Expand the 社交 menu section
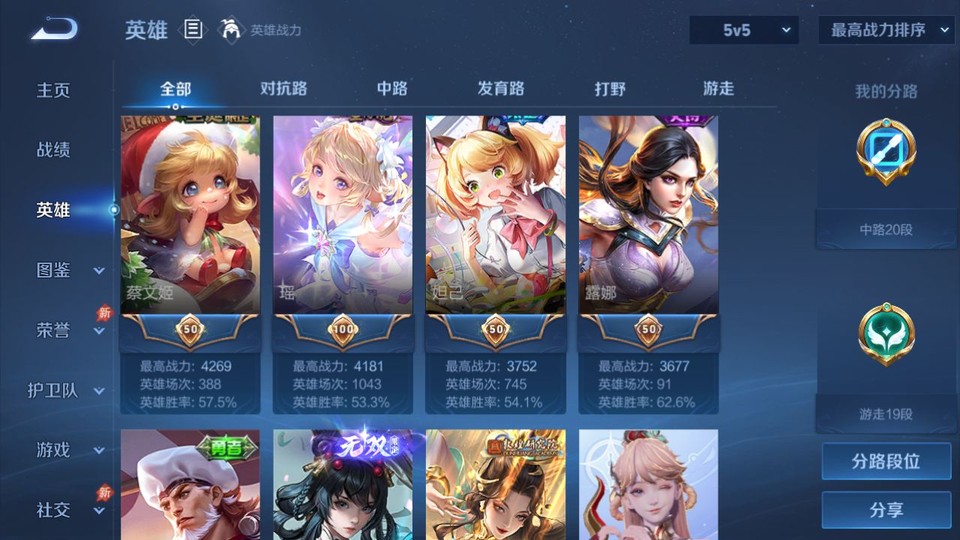 point(70,510)
